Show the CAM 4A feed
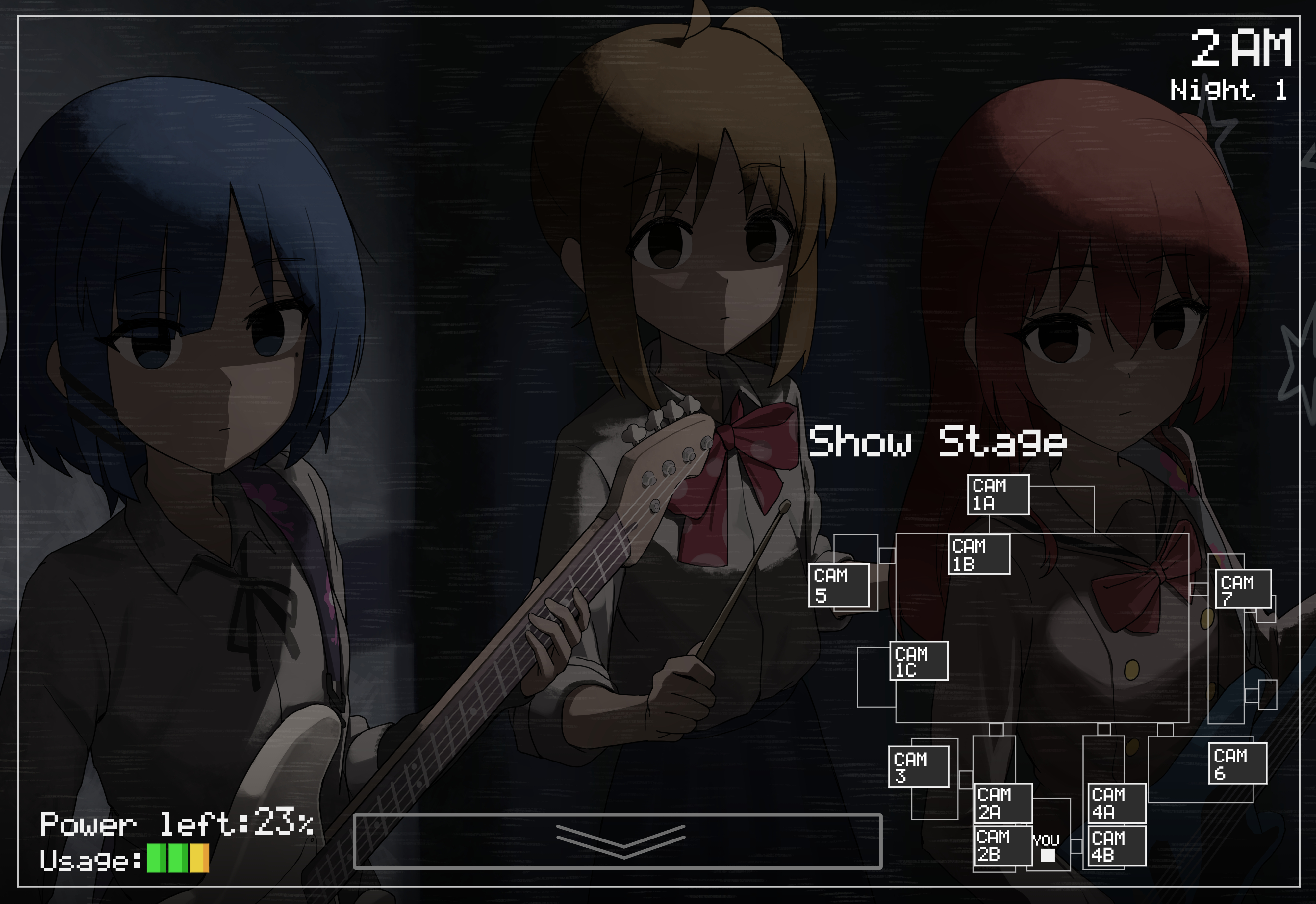1316x904 pixels. pyautogui.click(x=1117, y=803)
